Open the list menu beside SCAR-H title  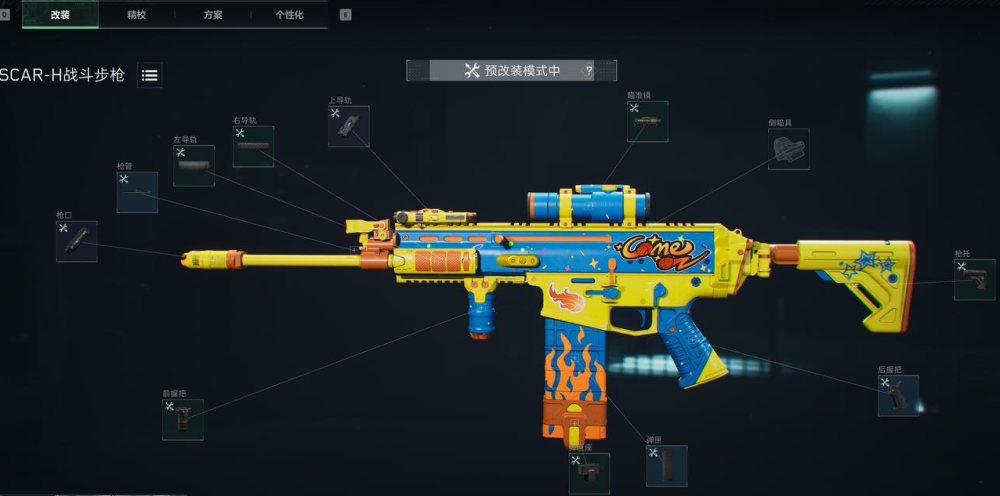click(150, 75)
